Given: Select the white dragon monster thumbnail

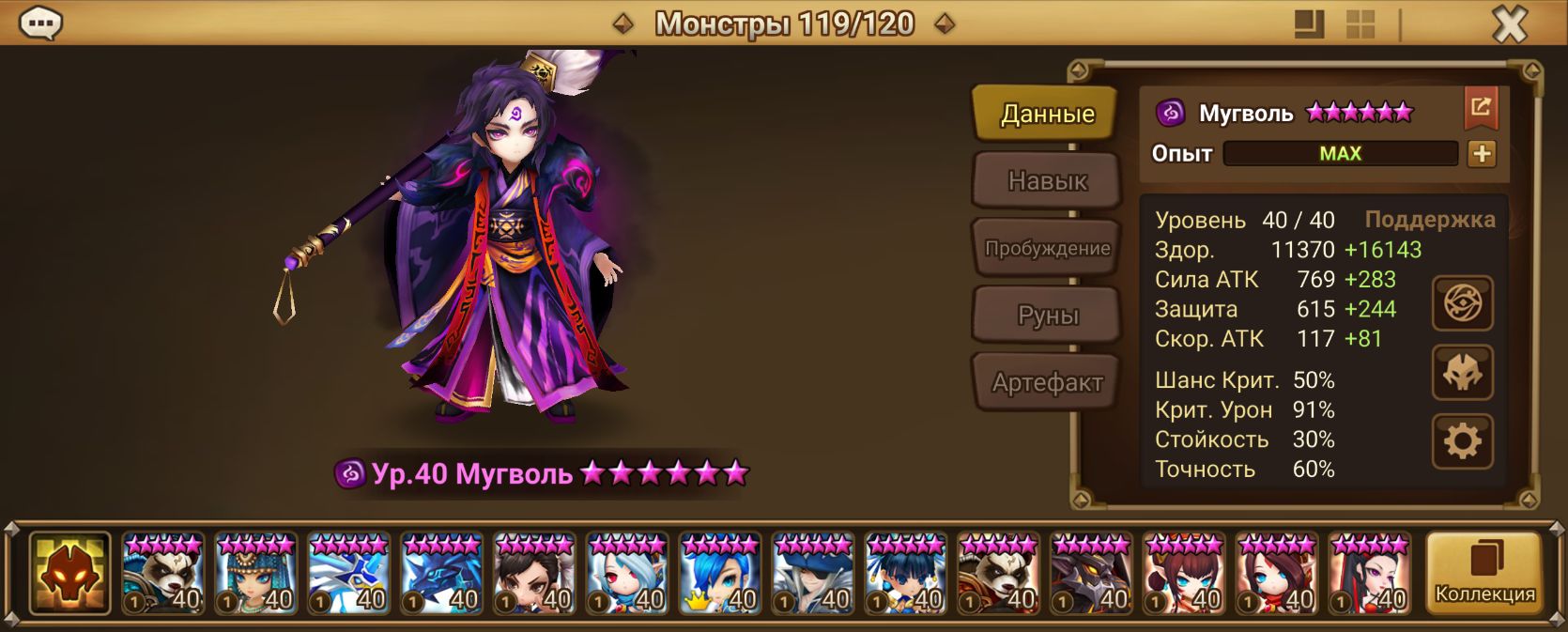Looking at the screenshot, I should click(348, 573).
